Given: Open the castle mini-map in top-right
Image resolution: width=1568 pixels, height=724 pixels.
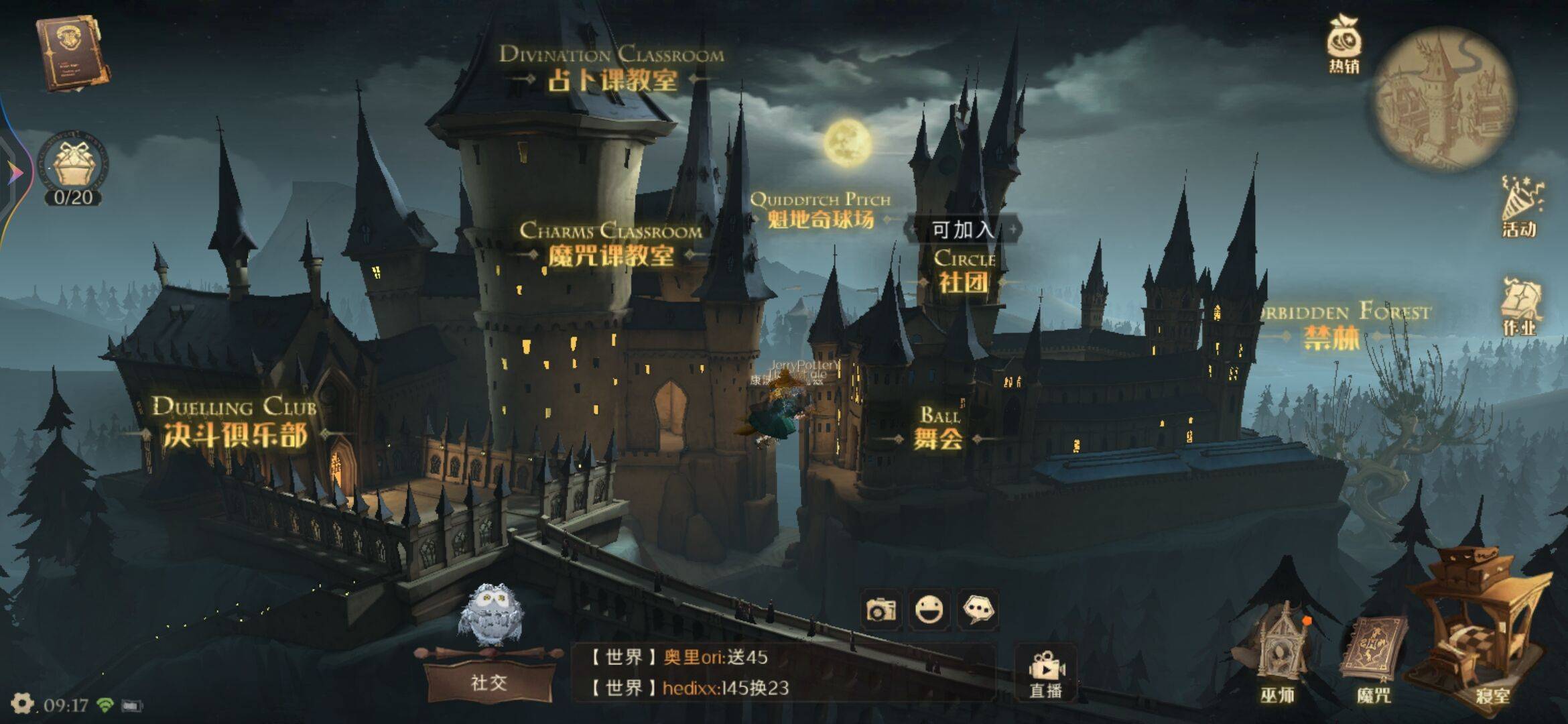Looking at the screenshot, I should click(x=1444, y=97).
